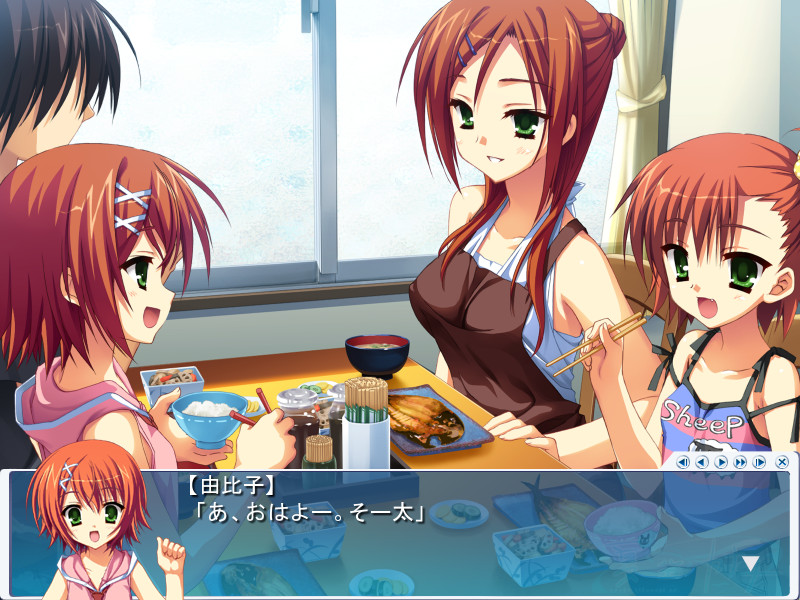The height and width of the screenshot is (600, 800).
Task: Advance dialogue with the white down-arrow indicator
Action: [750, 564]
